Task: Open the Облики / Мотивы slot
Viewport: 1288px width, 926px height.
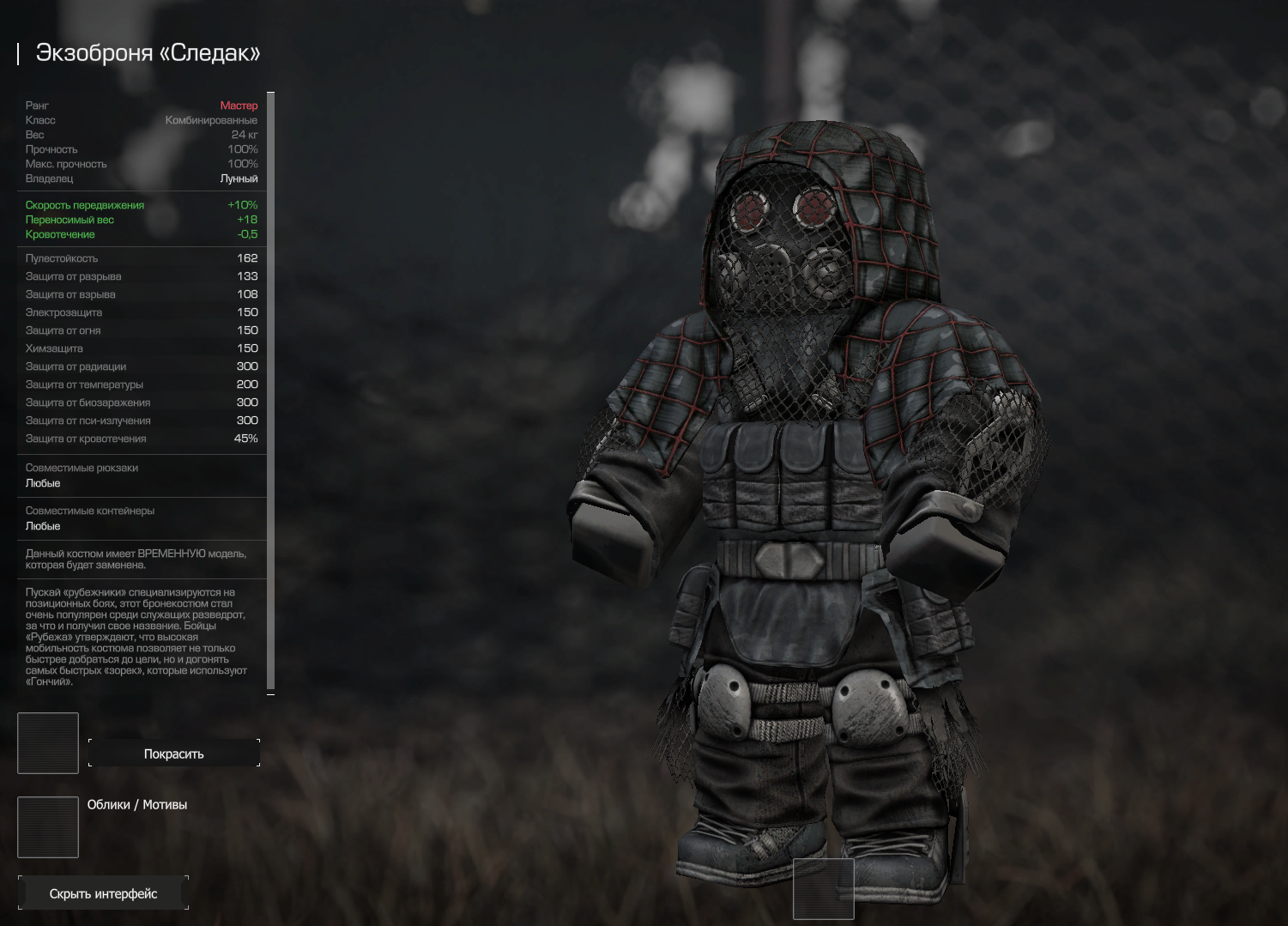Action: tap(48, 827)
